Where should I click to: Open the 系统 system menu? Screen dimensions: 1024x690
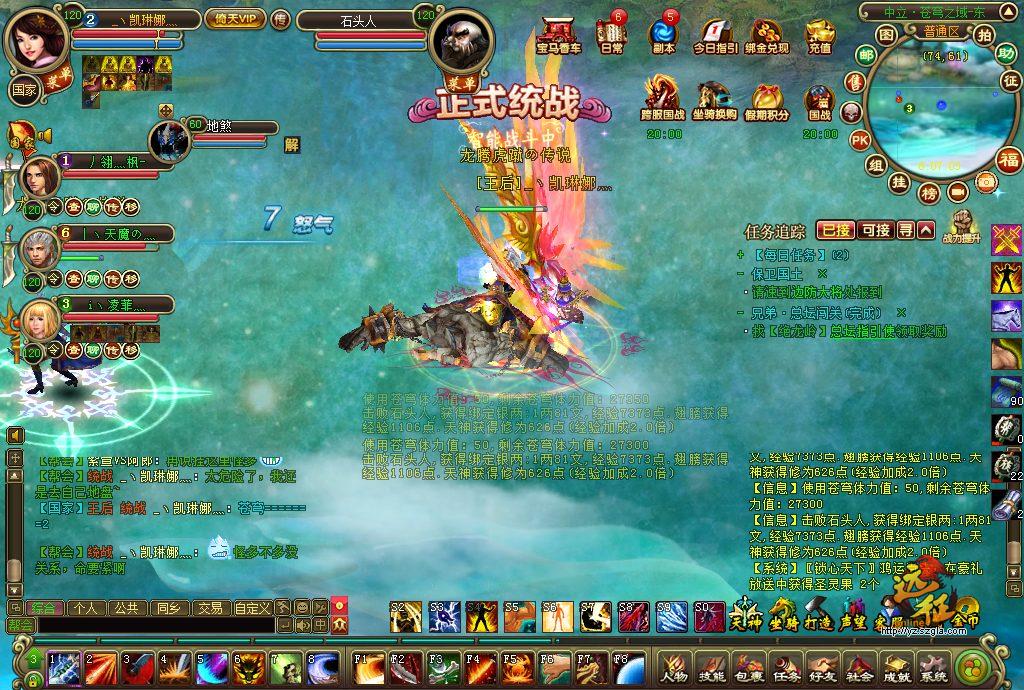pyautogui.click(x=933, y=668)
